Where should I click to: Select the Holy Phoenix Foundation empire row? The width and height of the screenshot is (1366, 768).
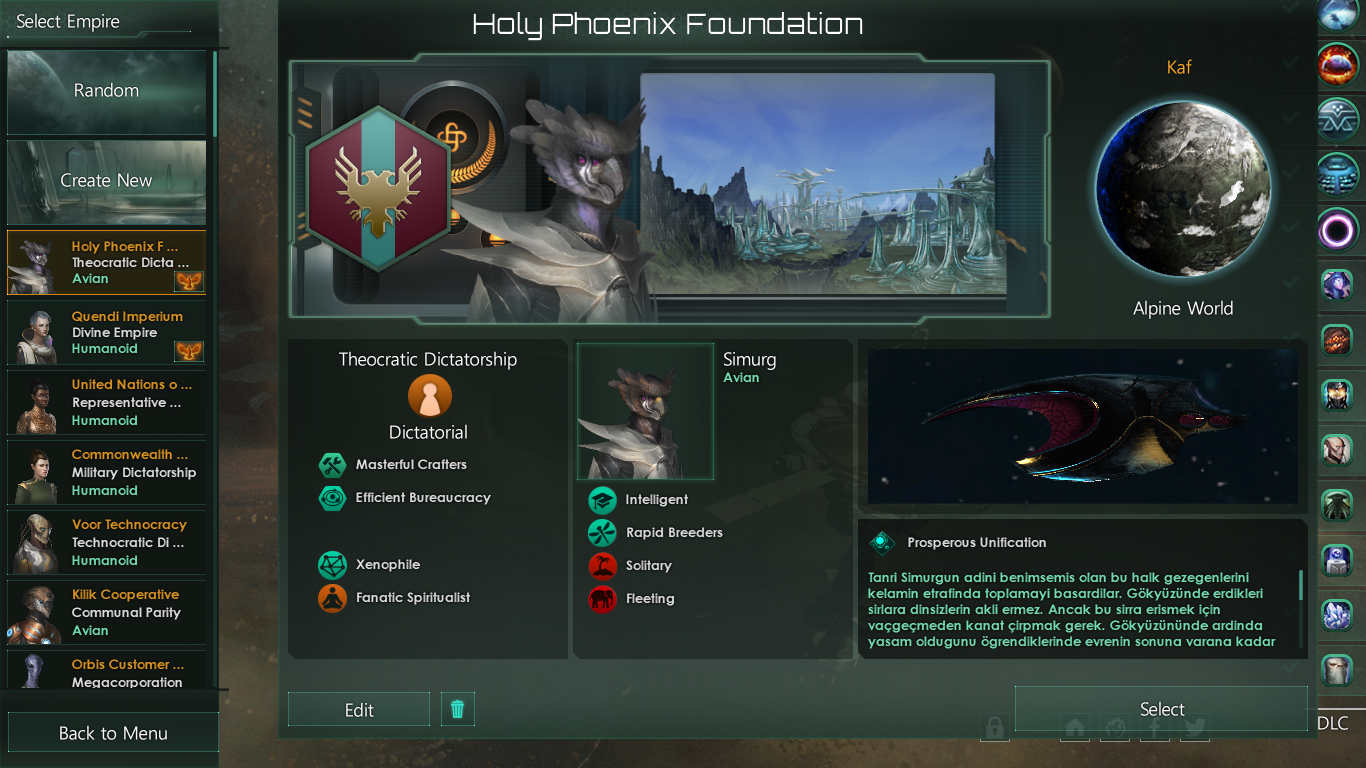pos(106,262)
